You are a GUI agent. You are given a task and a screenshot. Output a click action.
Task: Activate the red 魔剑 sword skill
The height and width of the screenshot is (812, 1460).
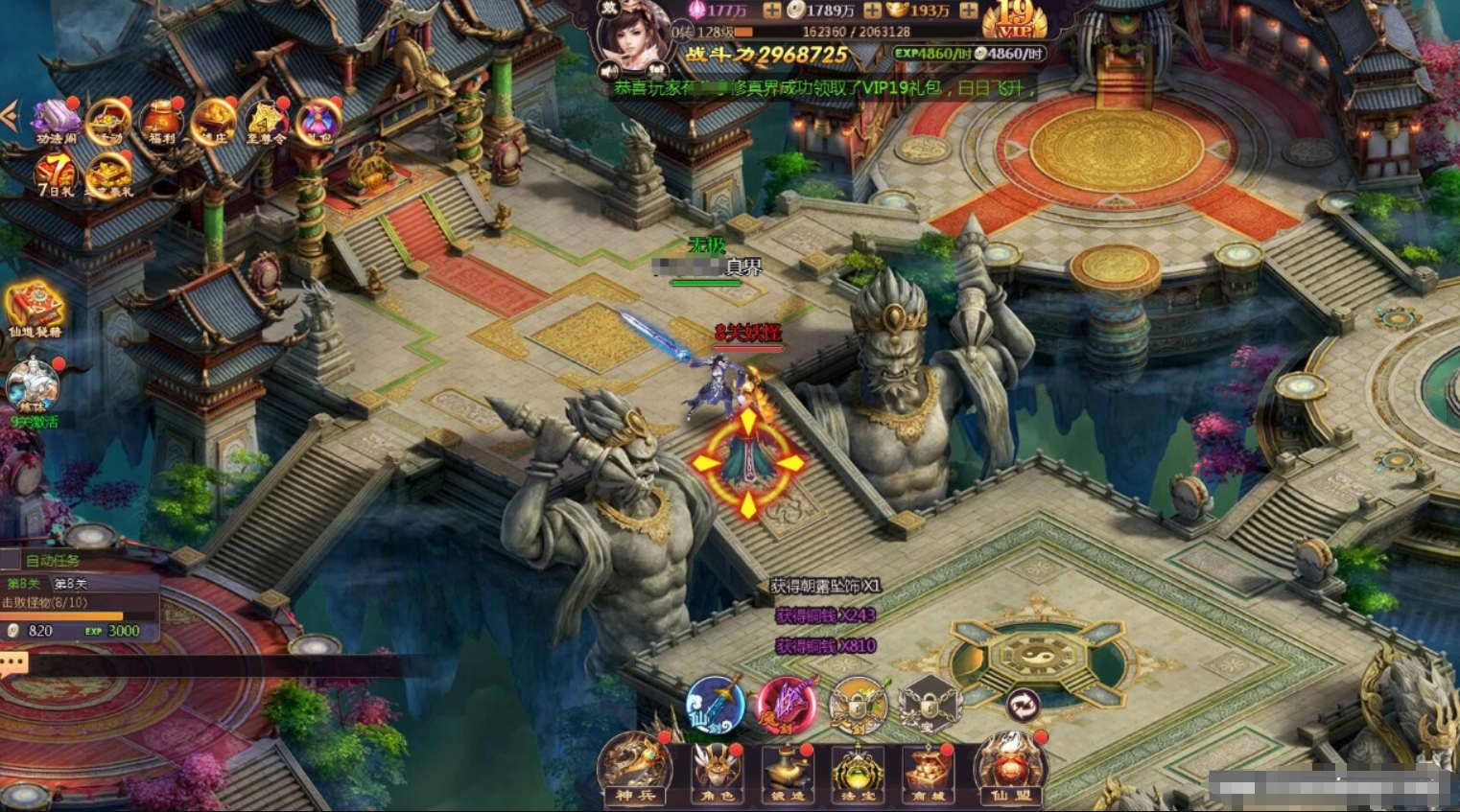[x=787, y=706]
